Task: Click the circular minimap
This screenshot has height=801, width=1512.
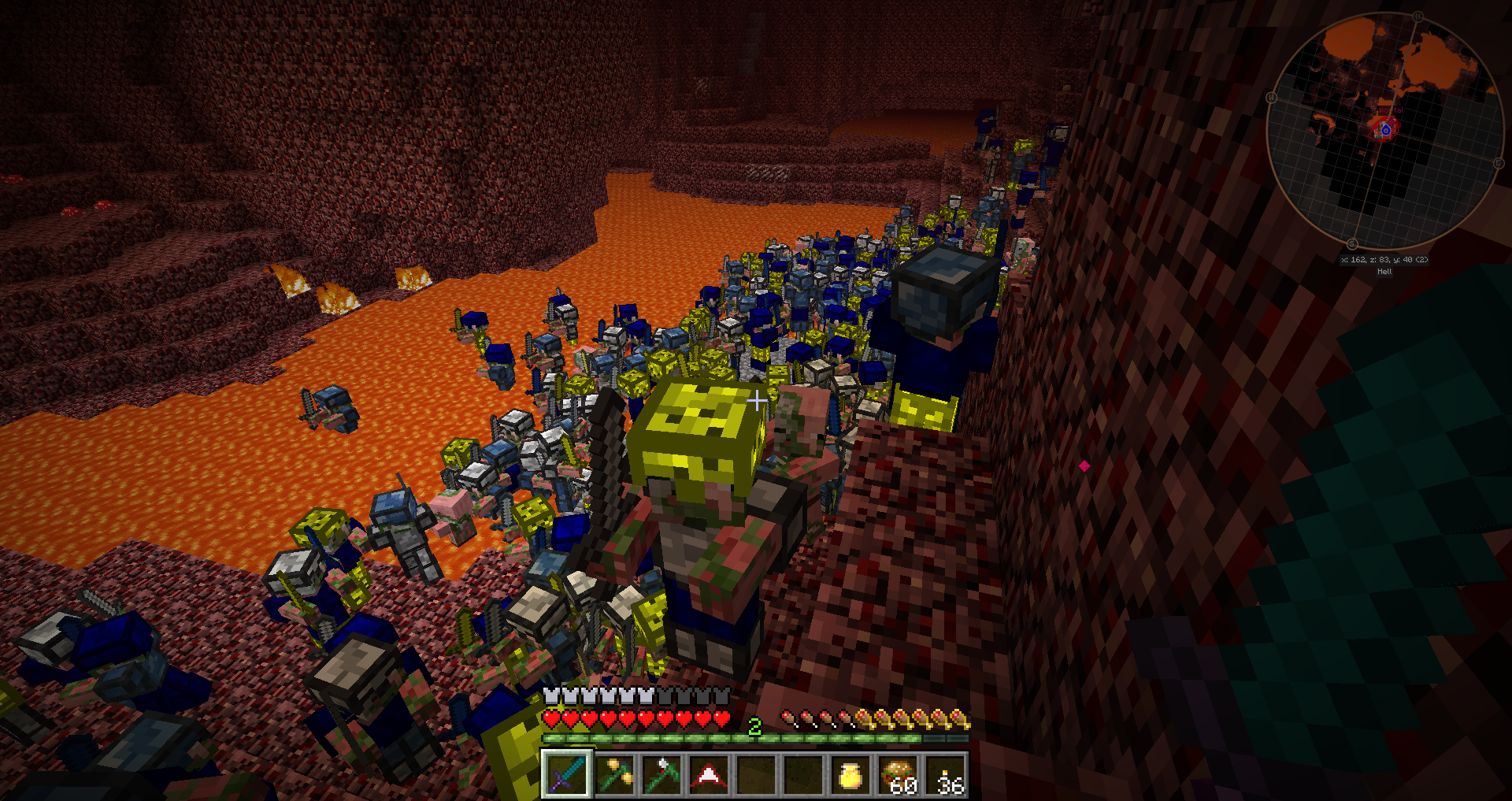Action: (x=1384, y=130)
